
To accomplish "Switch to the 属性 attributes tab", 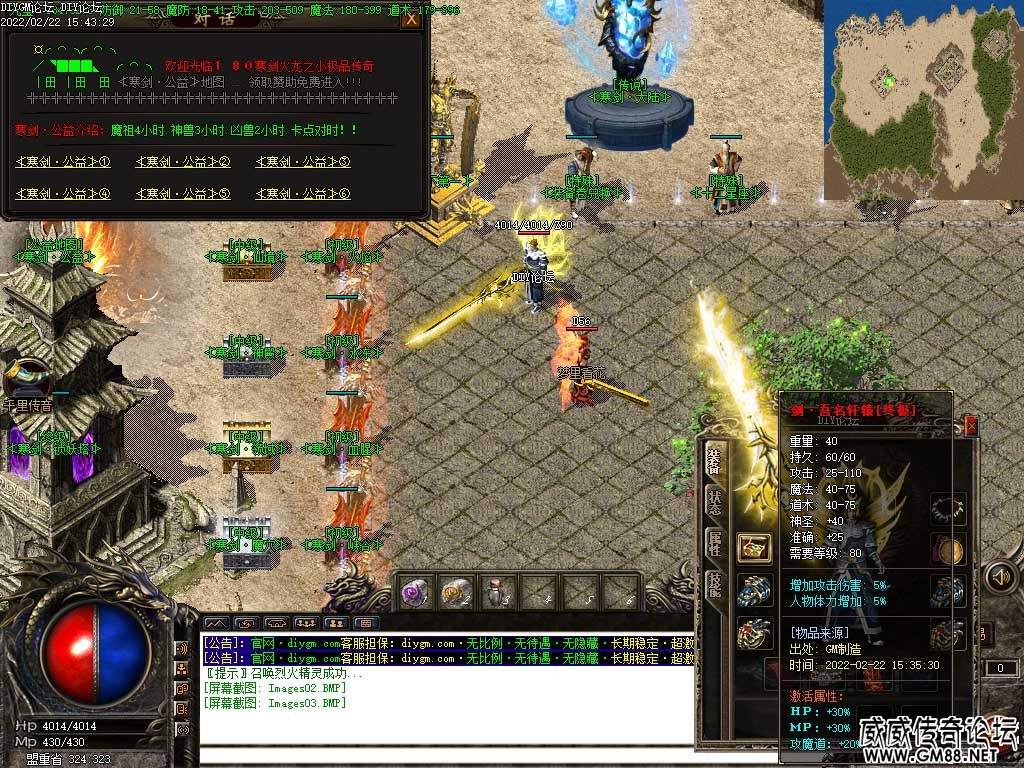I will click(x=714, y=543).
